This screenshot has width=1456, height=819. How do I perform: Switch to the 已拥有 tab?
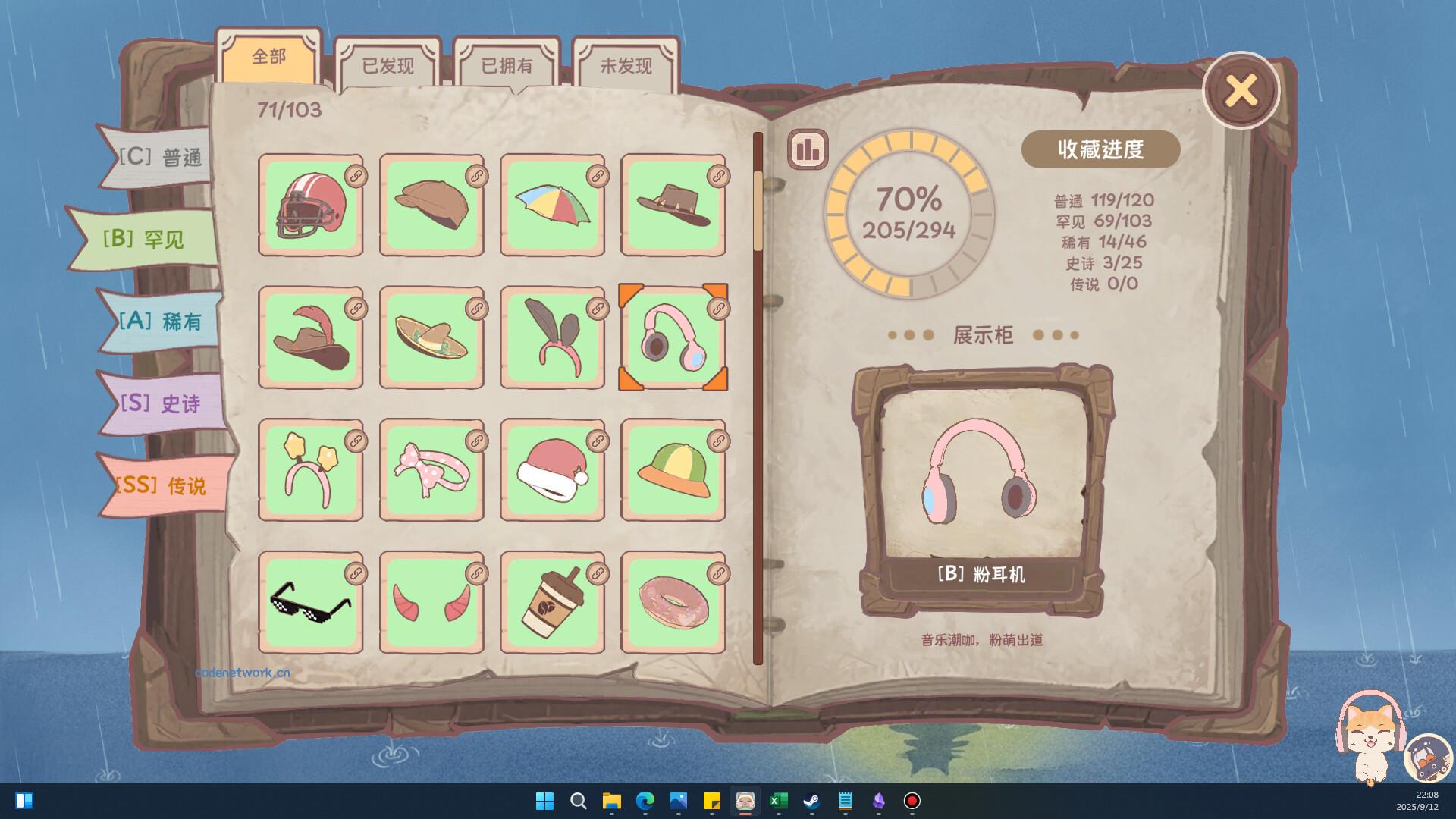507,66
